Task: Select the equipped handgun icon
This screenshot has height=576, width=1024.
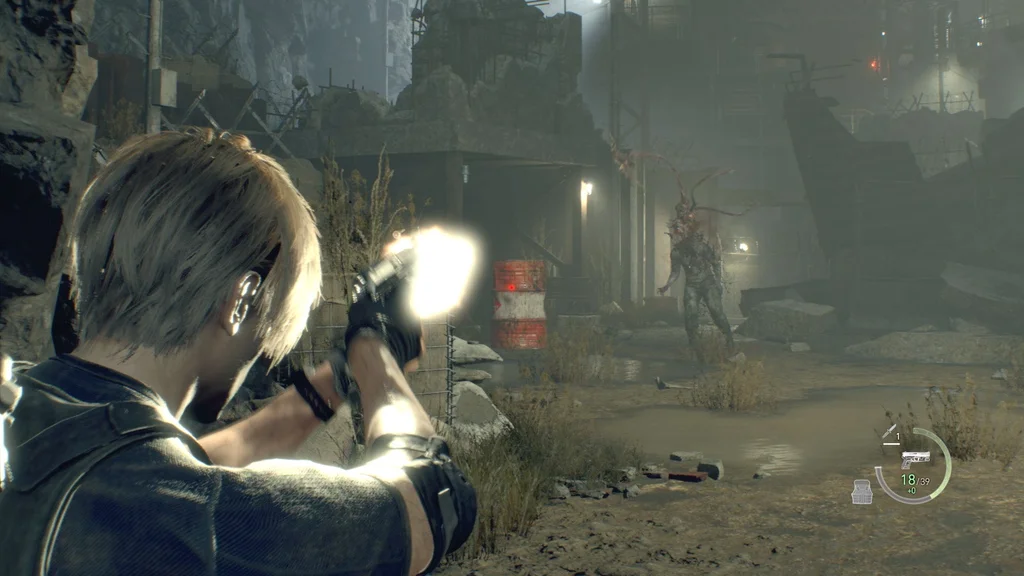Action: coord(915,459)
